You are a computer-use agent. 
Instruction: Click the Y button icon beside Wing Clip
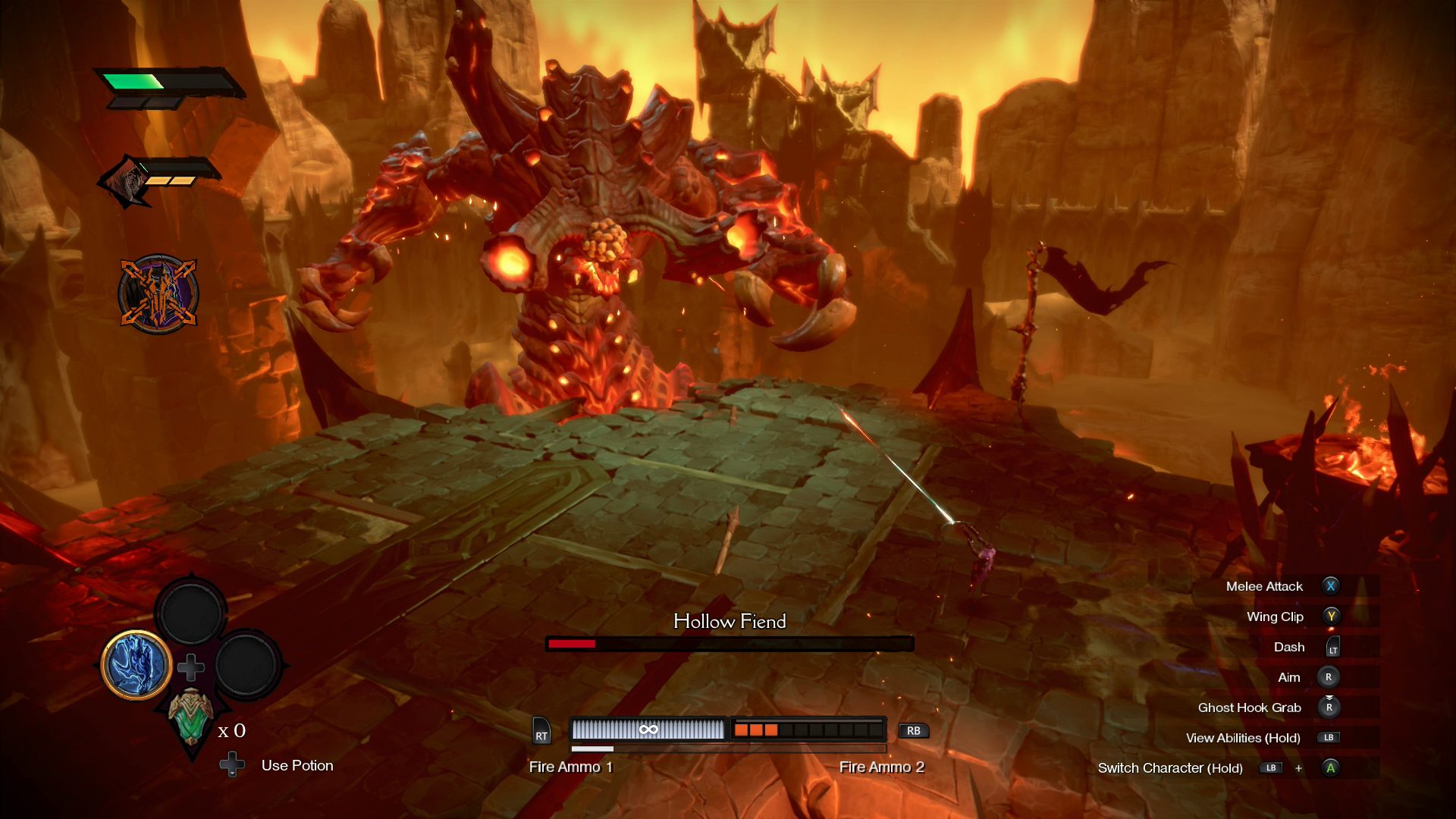tap(1332, 616)
